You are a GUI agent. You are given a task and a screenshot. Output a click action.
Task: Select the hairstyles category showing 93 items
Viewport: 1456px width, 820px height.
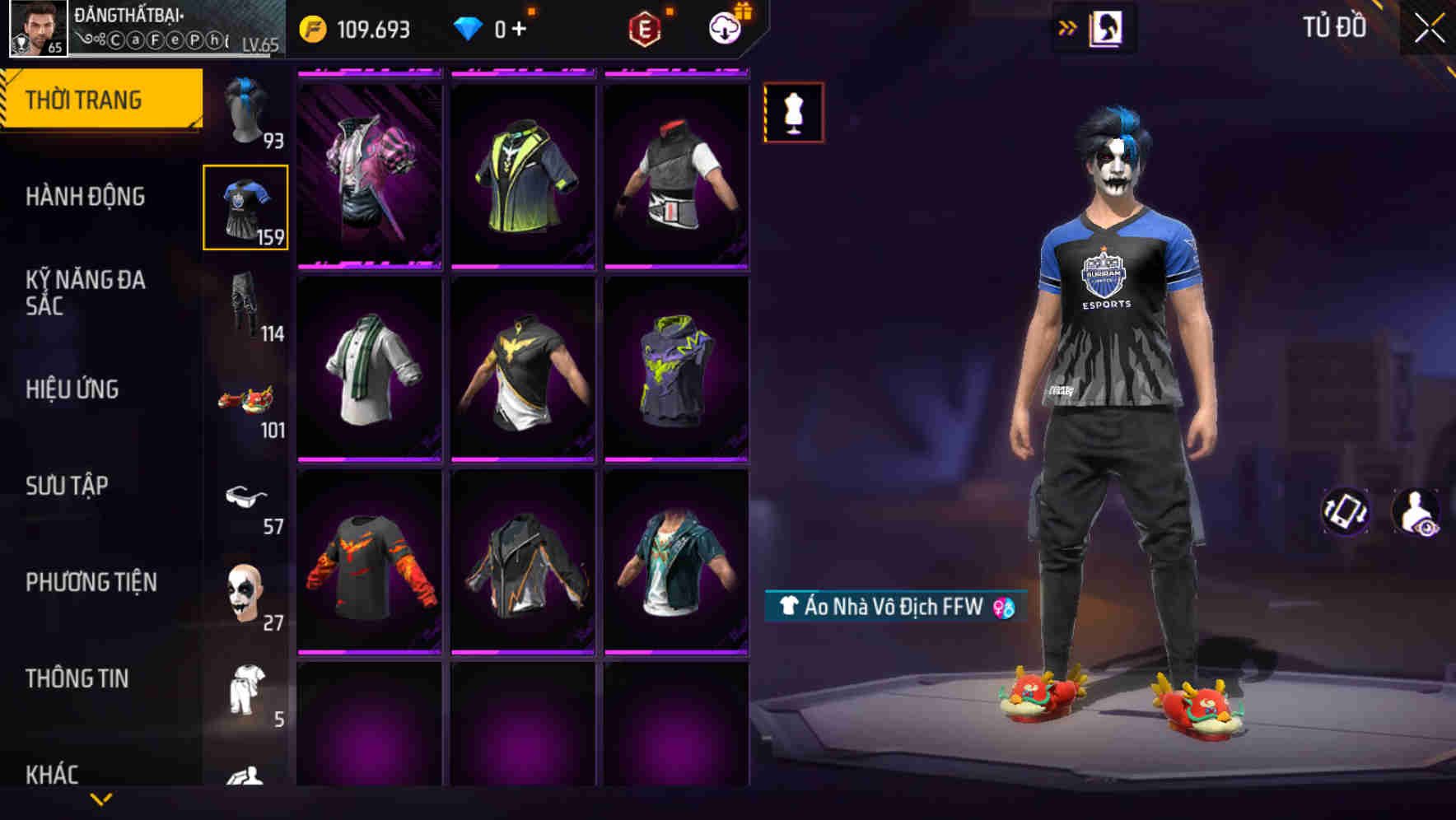246,113
